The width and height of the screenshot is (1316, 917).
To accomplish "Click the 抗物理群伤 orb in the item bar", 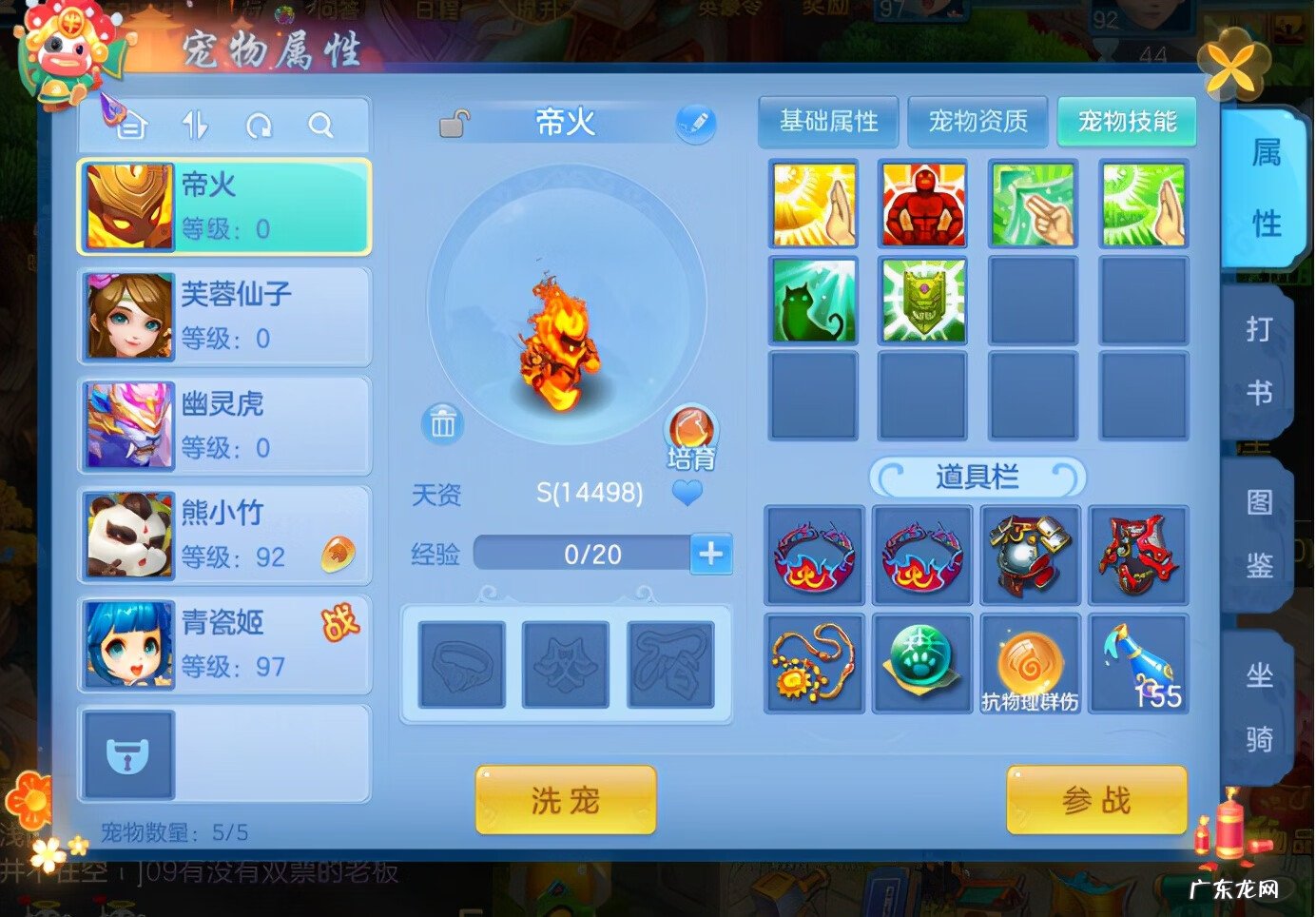I will coord(1030,661).
